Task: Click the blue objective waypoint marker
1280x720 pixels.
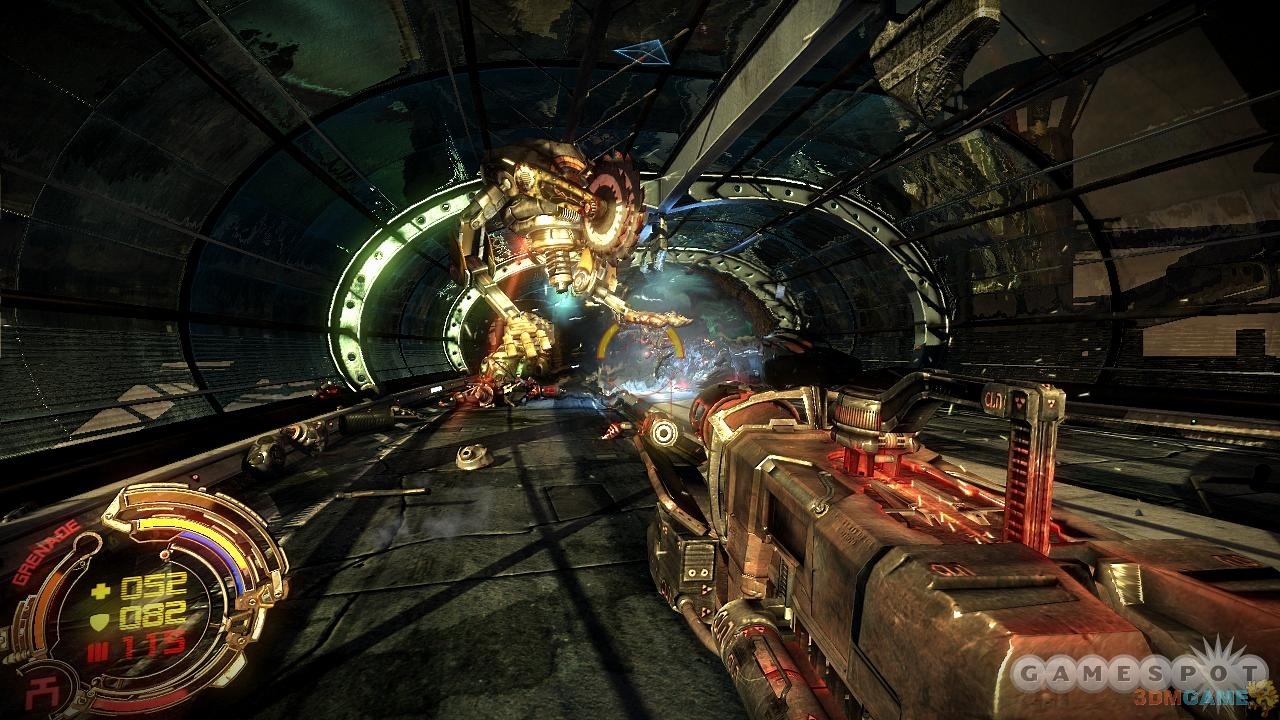Action: point(641,52)
